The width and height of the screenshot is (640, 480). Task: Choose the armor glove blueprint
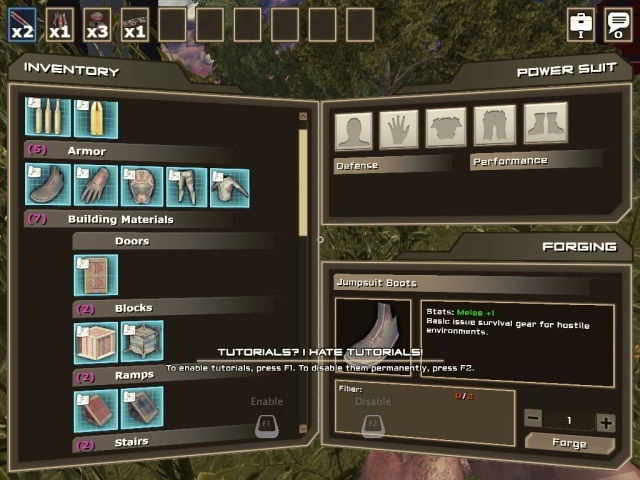tap(94, 187)
